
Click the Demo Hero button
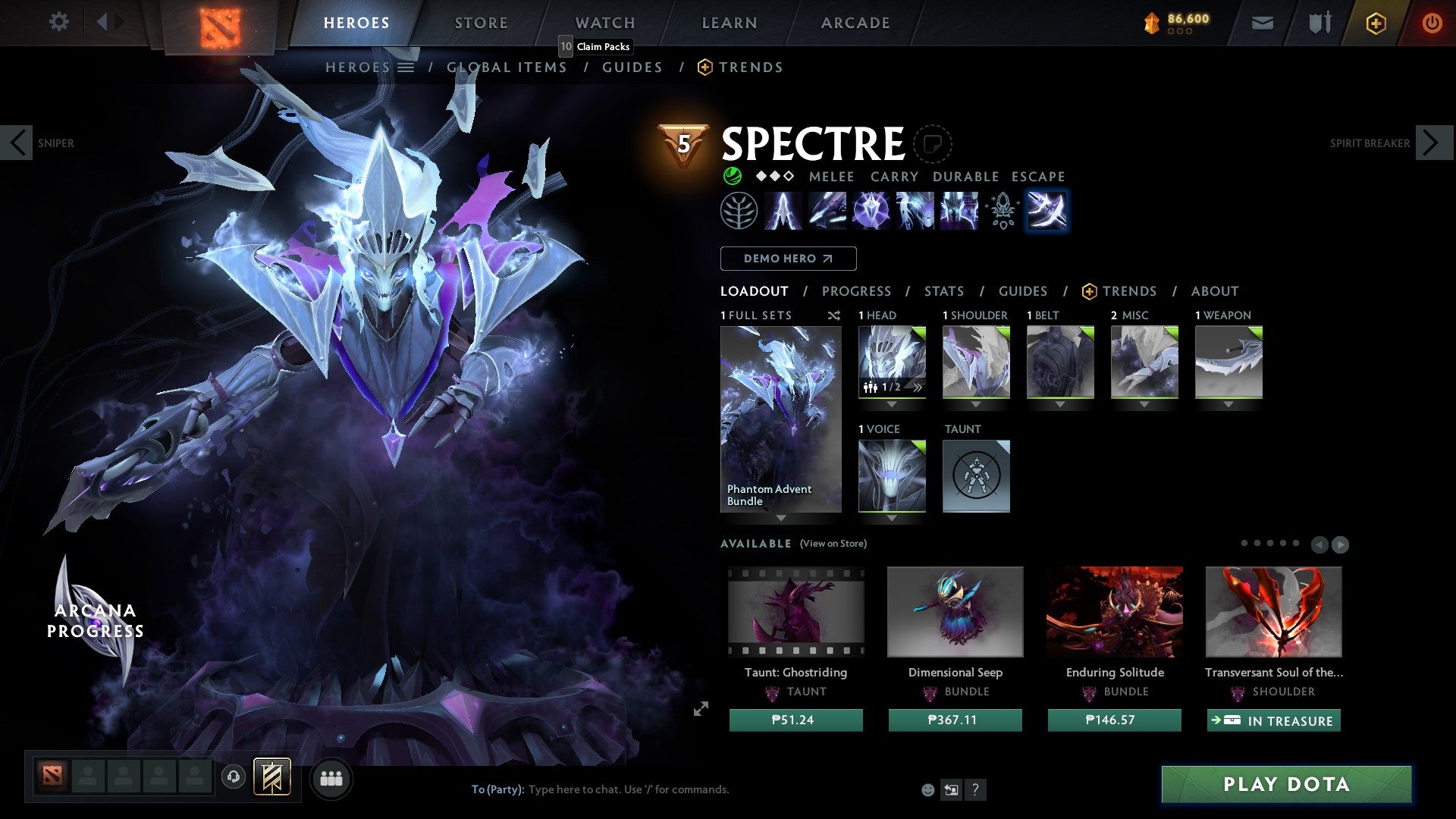[x=788, y=259]
